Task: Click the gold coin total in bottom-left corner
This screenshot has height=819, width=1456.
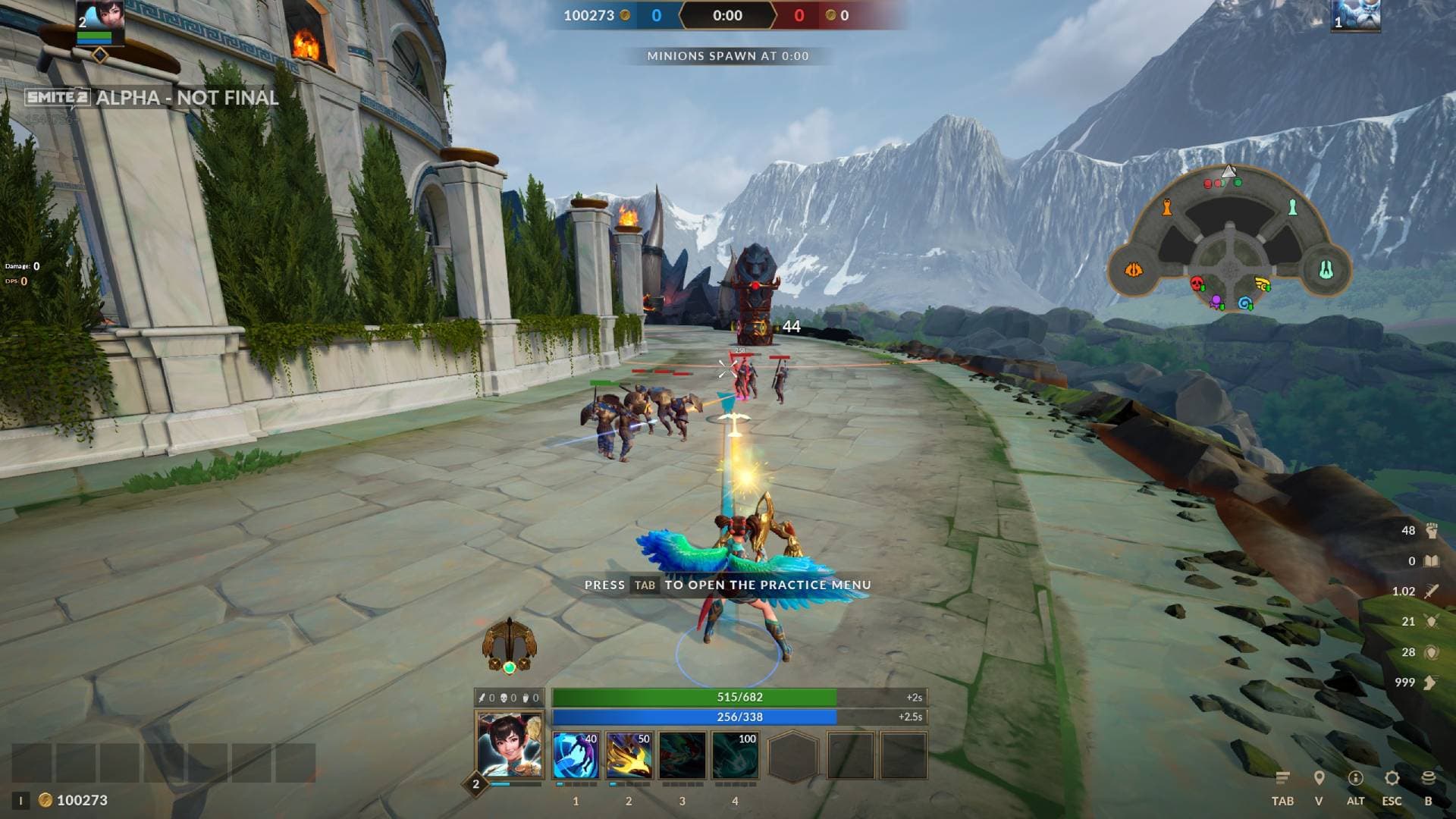Action: click(74, 800)
